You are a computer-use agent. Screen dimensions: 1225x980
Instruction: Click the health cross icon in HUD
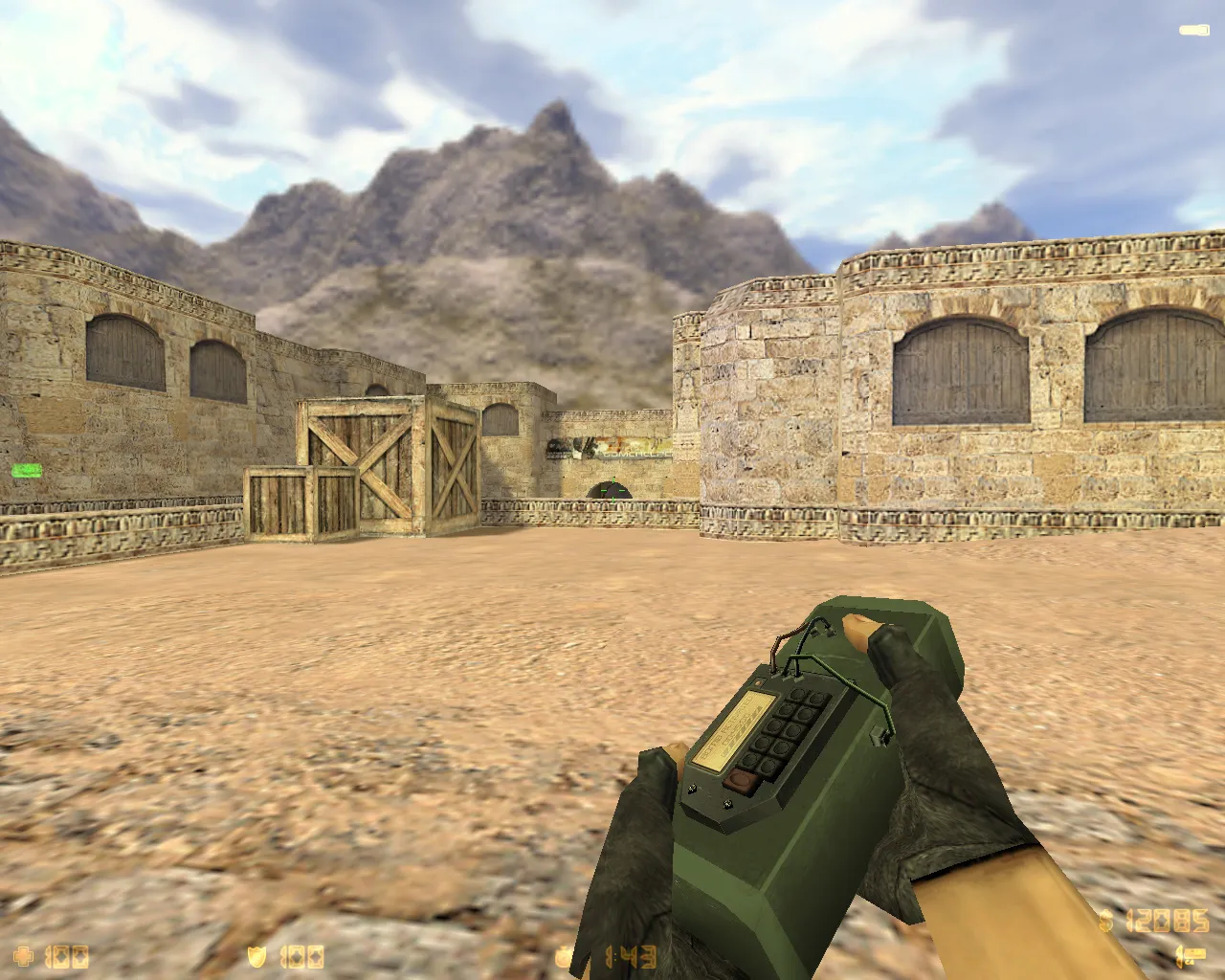coord(23,954)
